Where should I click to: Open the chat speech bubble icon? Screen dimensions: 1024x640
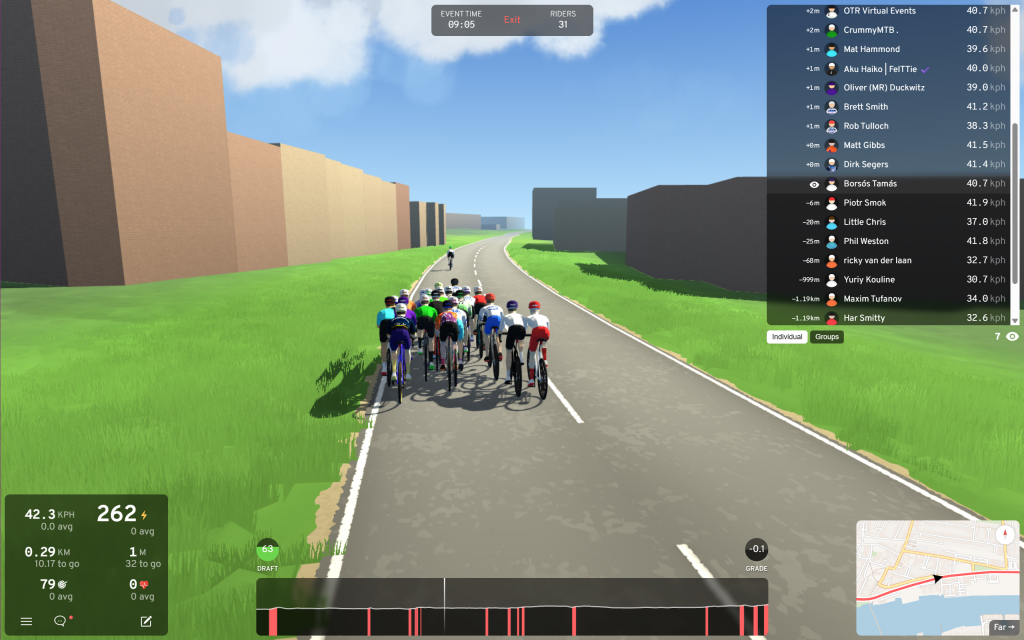click(x=60, y=621)
